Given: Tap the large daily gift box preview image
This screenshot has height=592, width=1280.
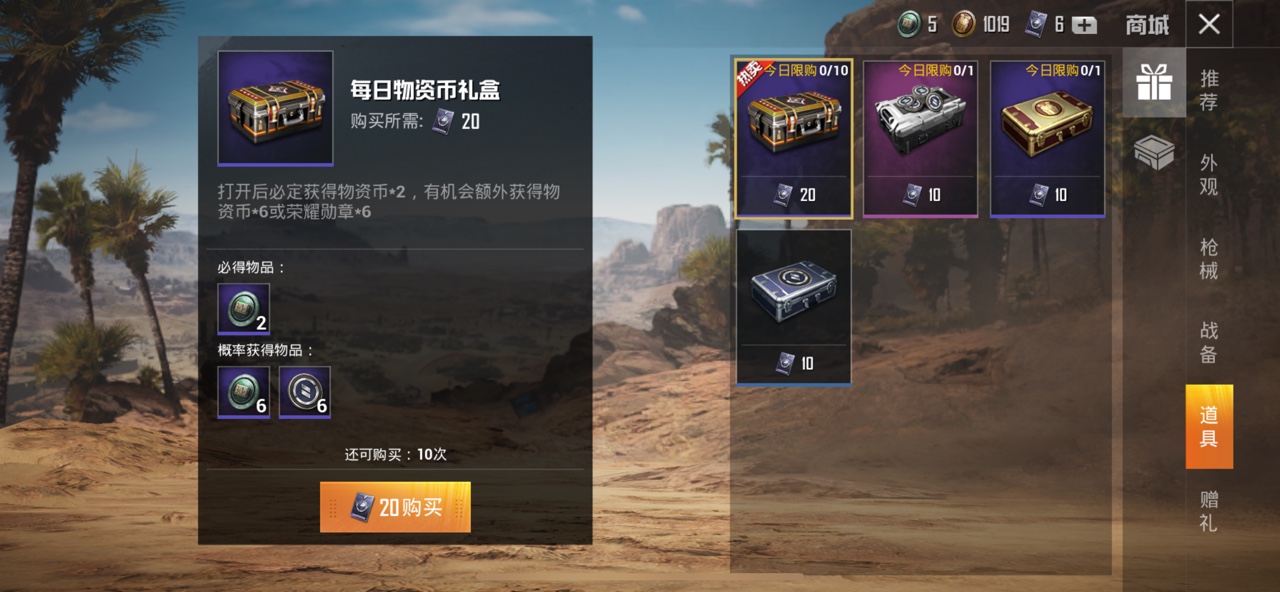Looking at the screenshot, I should click(275, 107).
